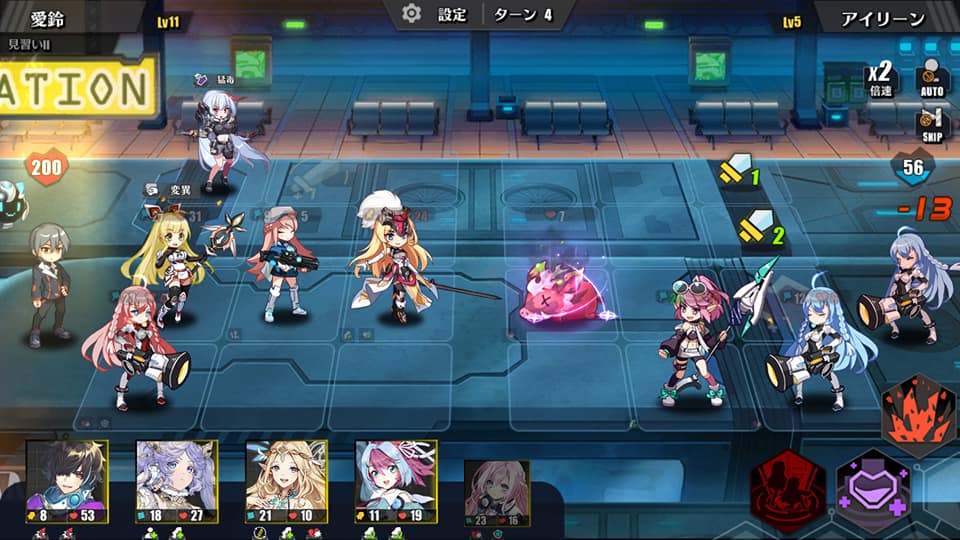Use the purple hexagon heal skill
This screenshot has width=960, height=540.
872,490
